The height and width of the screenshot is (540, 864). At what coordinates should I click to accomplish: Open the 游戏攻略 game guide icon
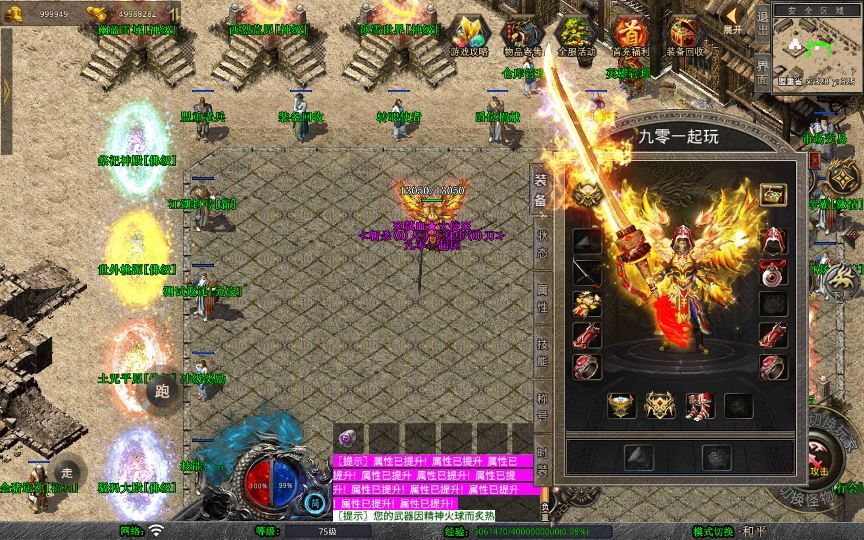coord(467,36)
